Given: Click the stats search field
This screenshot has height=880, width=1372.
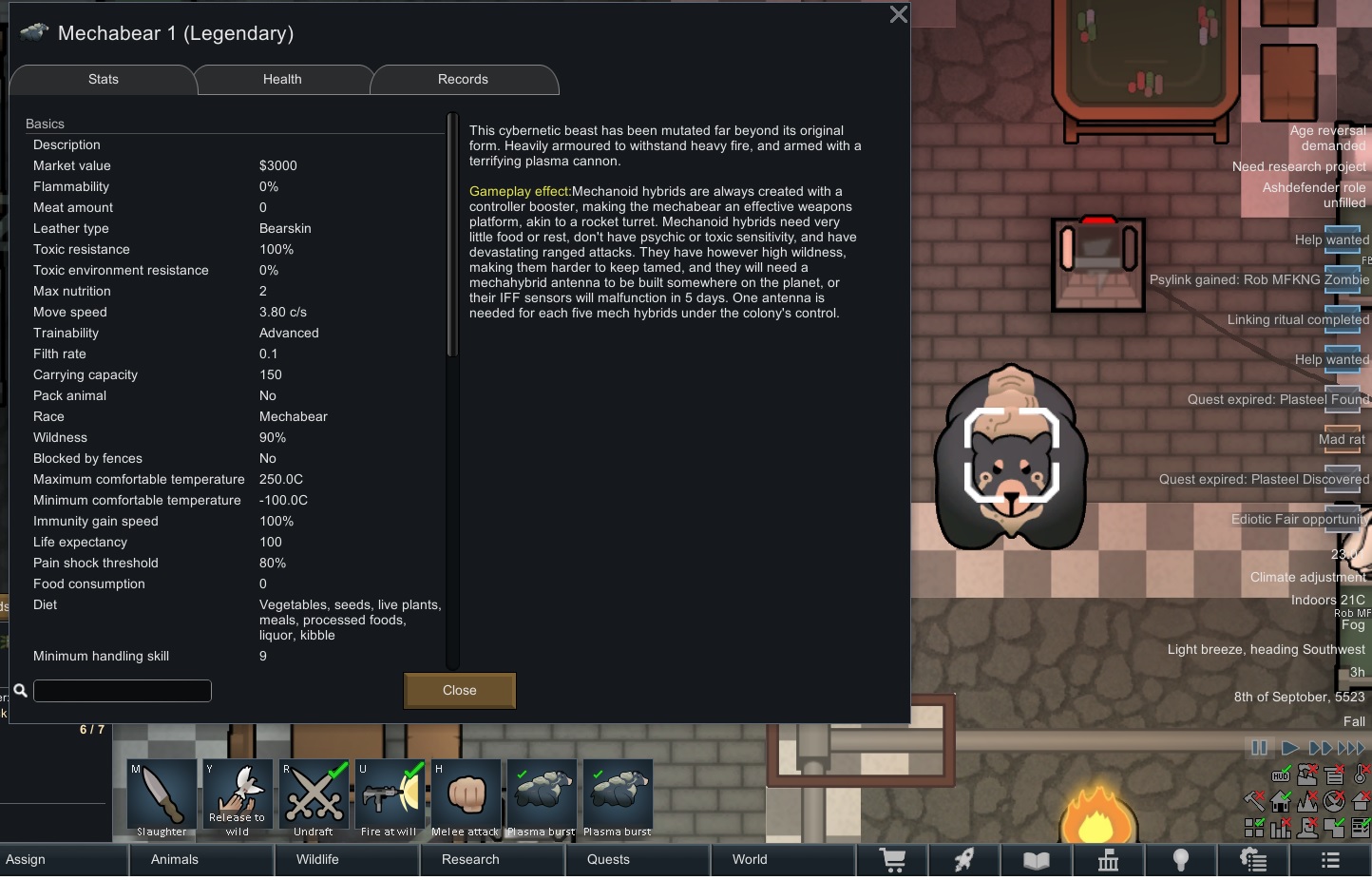Looking at the screenshot, I should [122, 691].
